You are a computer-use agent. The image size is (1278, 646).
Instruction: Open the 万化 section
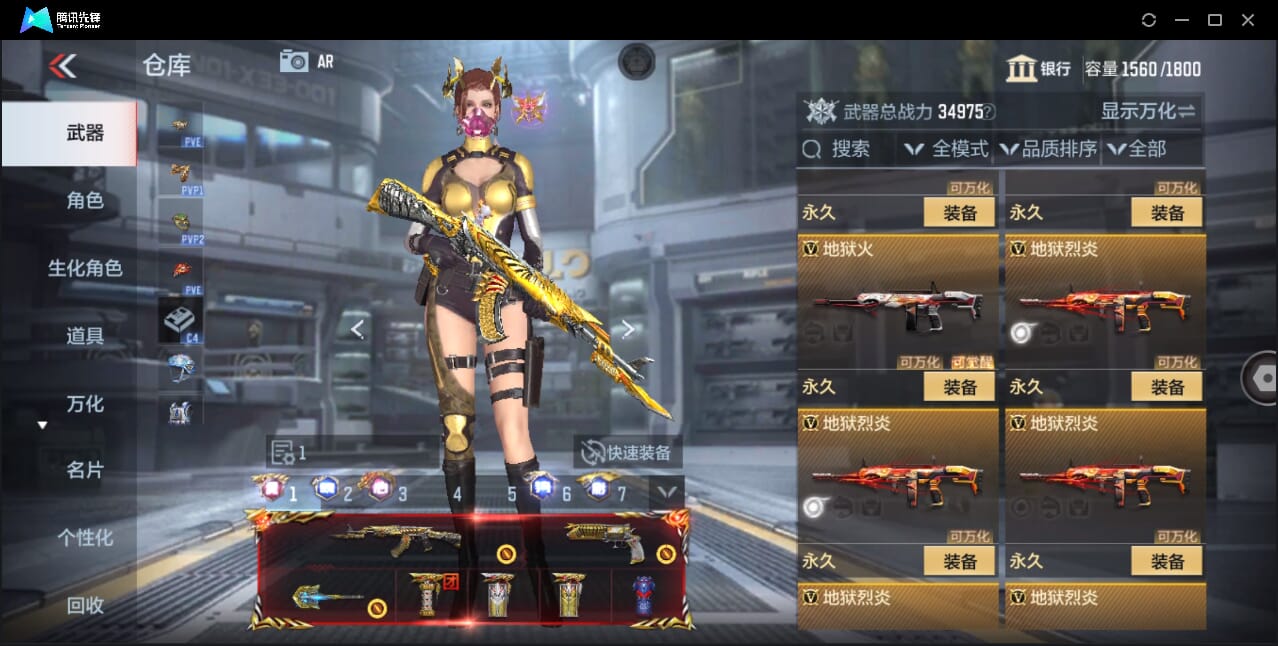tap(85, 404)
